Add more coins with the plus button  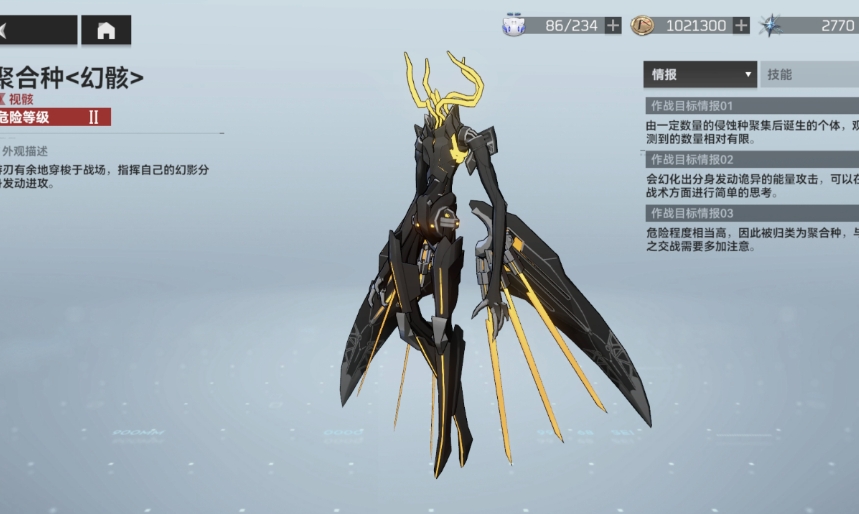coord(741,25)
